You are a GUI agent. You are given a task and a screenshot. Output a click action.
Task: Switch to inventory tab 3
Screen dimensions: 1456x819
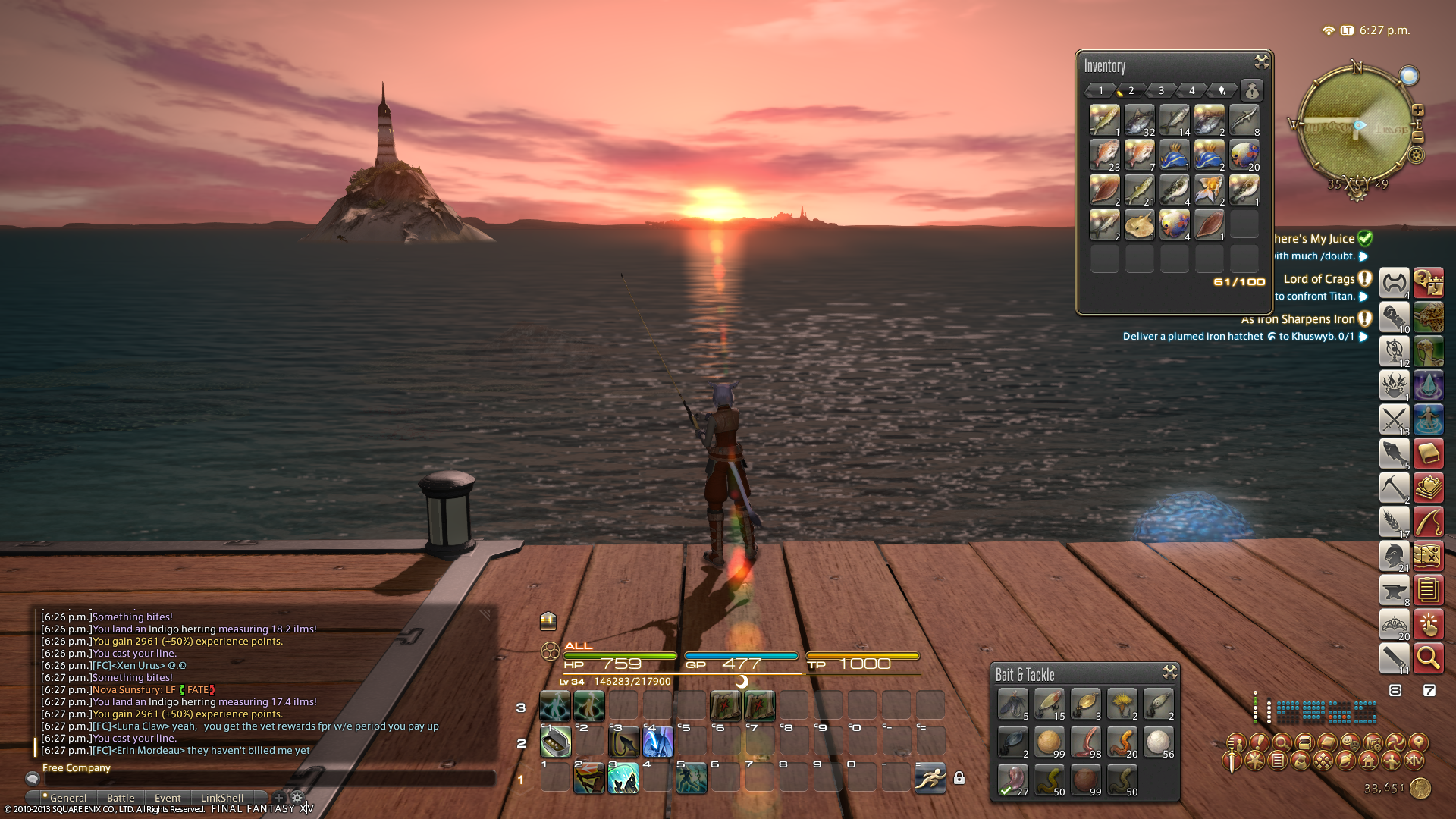[x=1161, y=90]
